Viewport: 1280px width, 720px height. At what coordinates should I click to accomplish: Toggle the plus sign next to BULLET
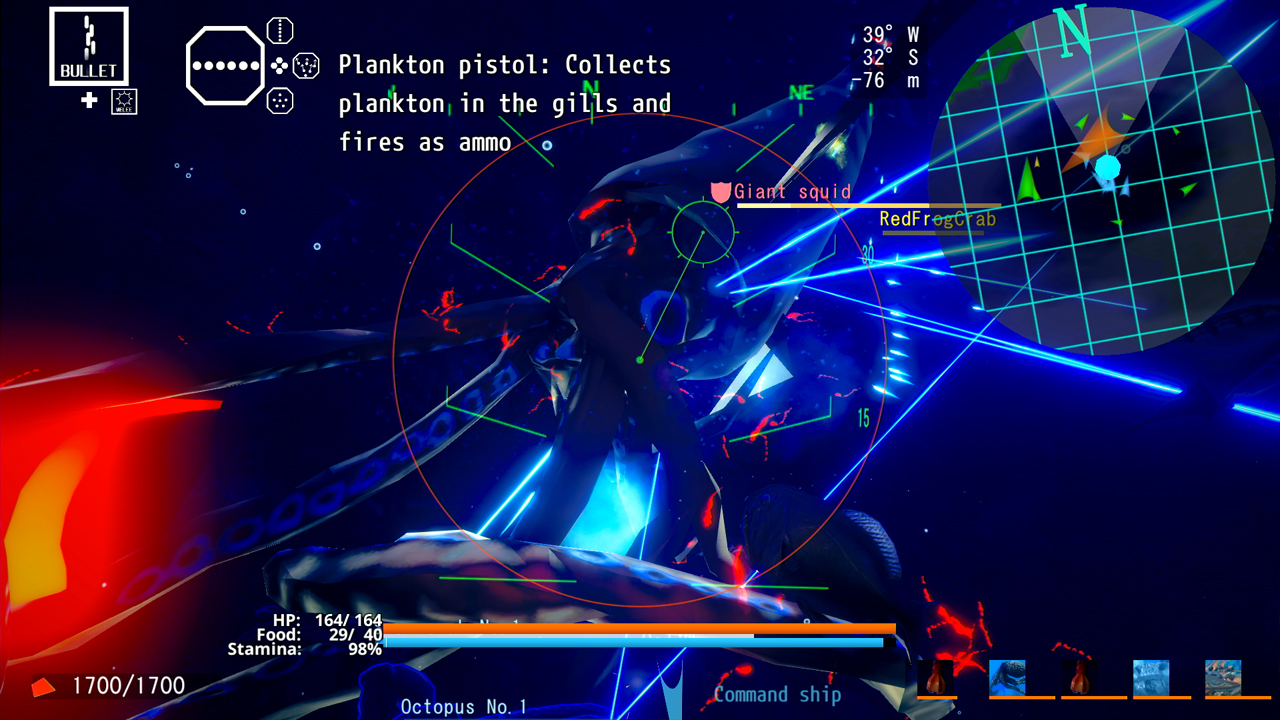[88, 100]
